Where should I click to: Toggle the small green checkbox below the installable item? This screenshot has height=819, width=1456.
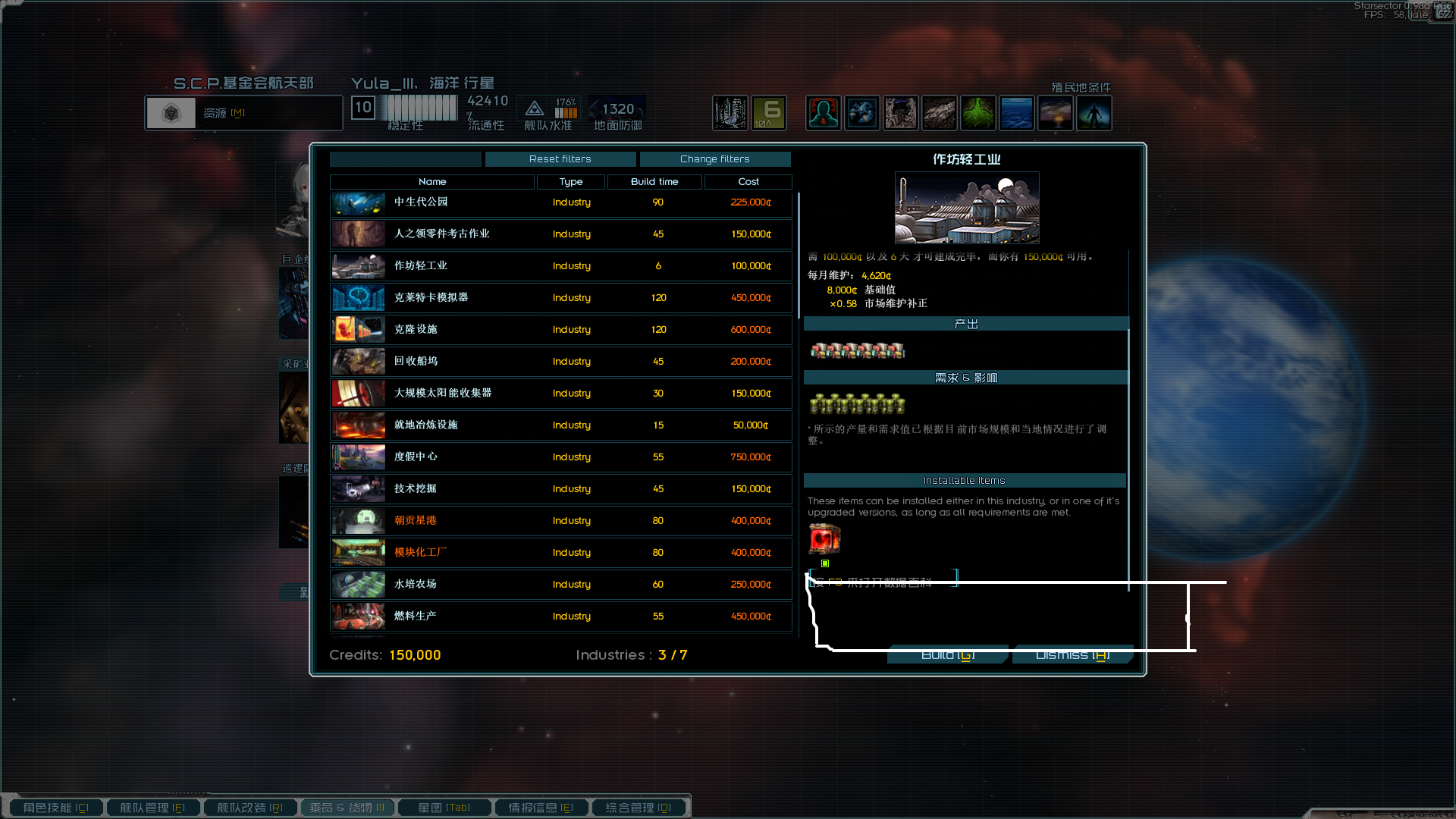click(x=826, y=563)
